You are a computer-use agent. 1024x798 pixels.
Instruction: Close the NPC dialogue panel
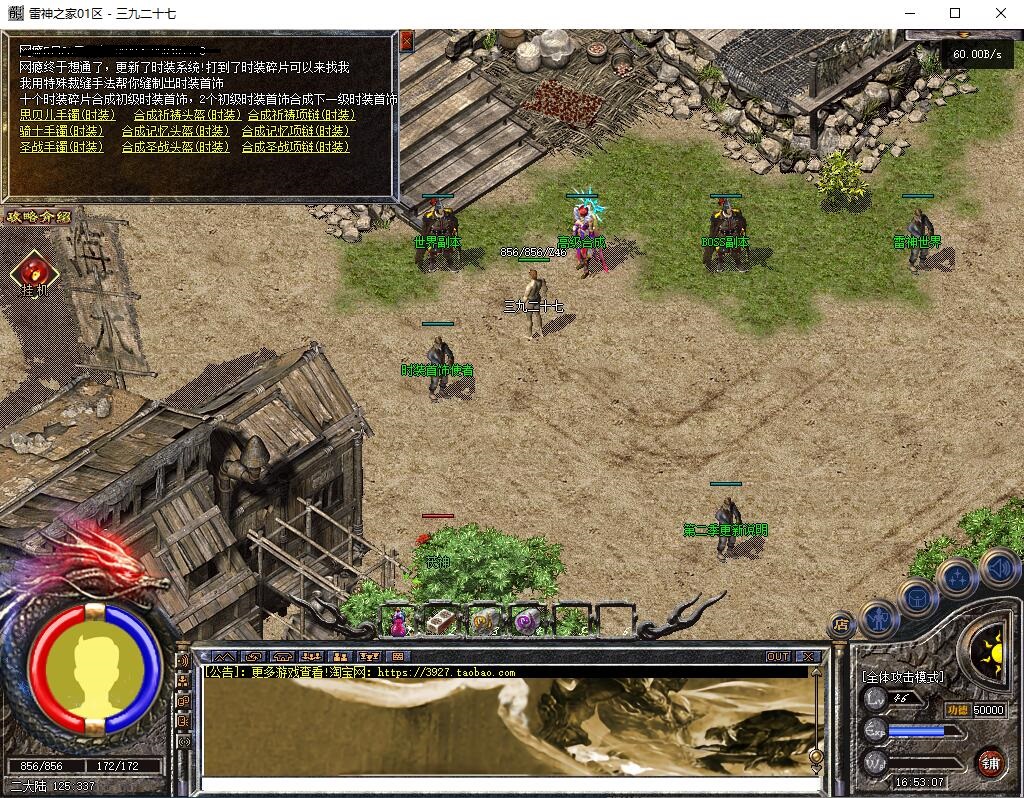click(406, 41)
